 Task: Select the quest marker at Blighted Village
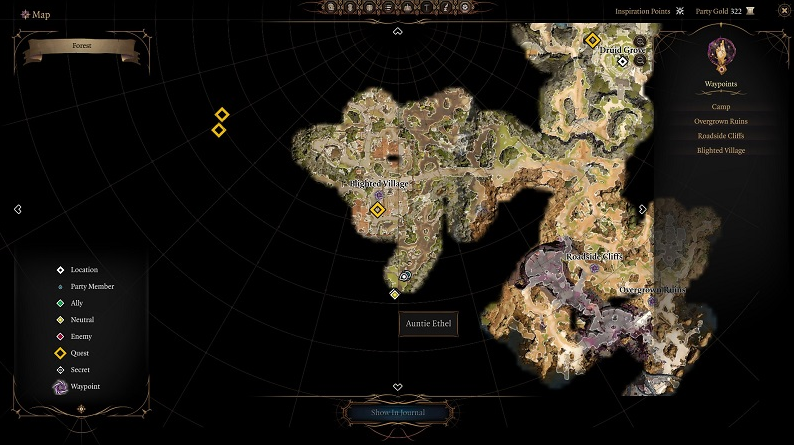(378, 209)
